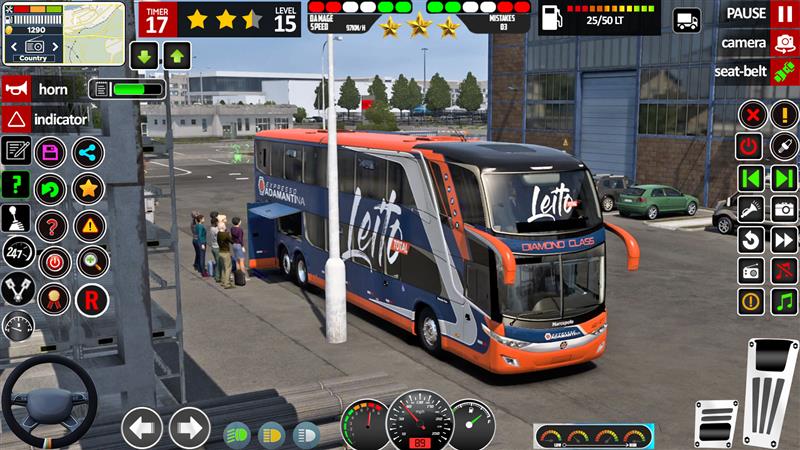The width and height of the screenshot is (800, 450).
Task: Apply the brake pedal
Action: coord(716,422)
